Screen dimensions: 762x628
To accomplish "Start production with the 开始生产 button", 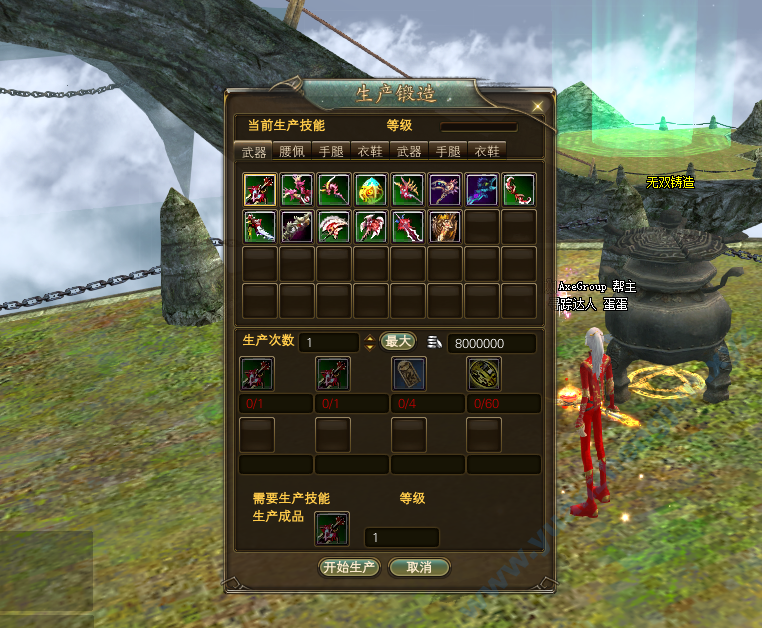I will [349, 567].
